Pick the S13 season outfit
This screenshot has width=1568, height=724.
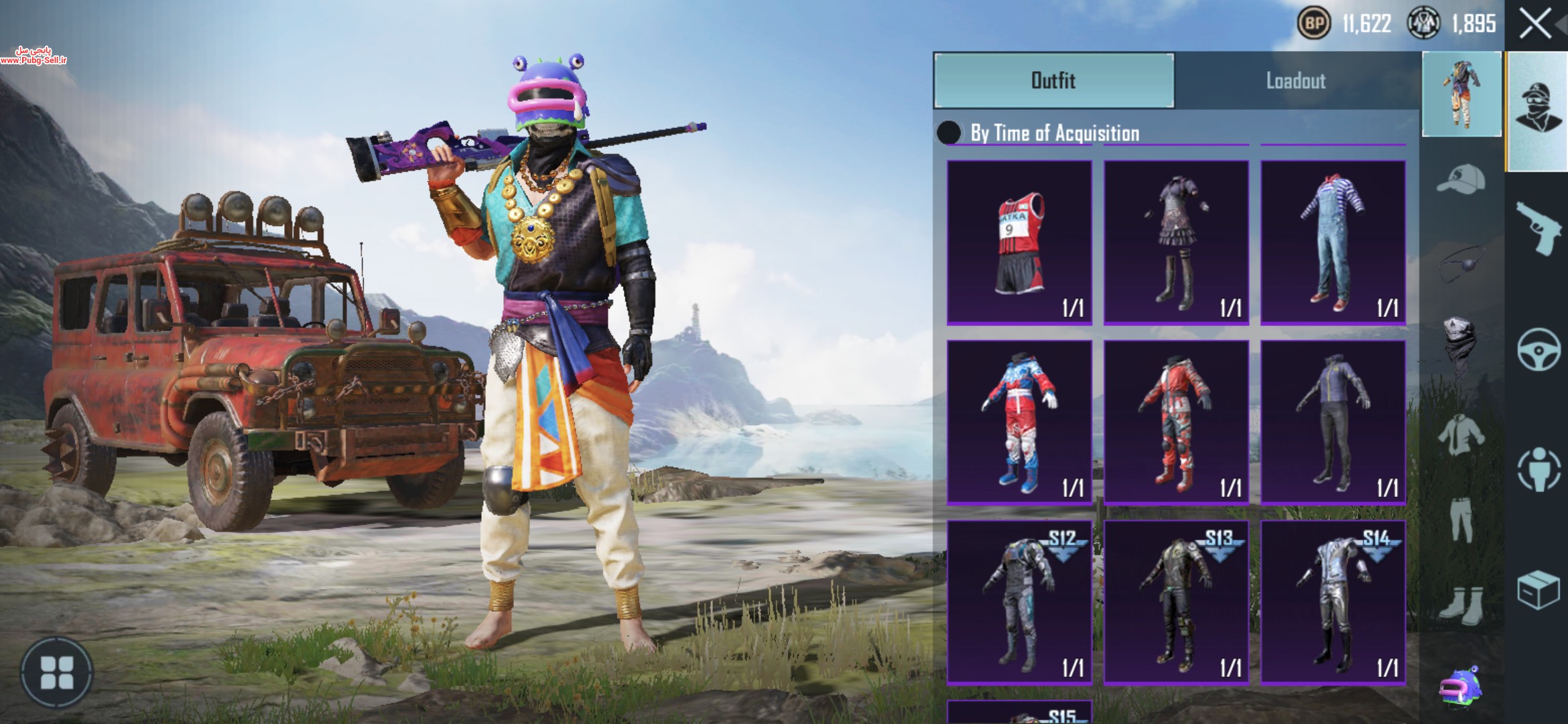pos(1176,602)
